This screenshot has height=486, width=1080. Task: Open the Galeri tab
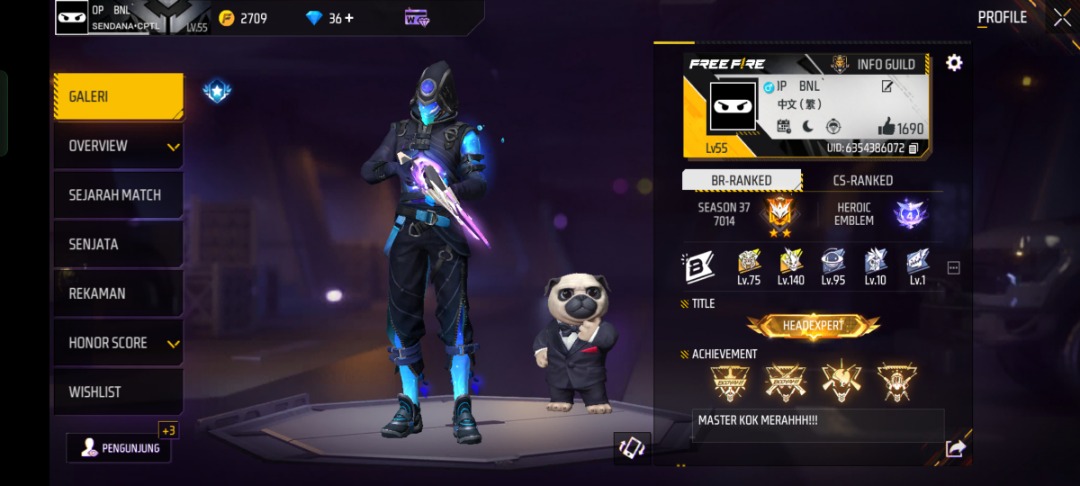(x=118, y=97)
